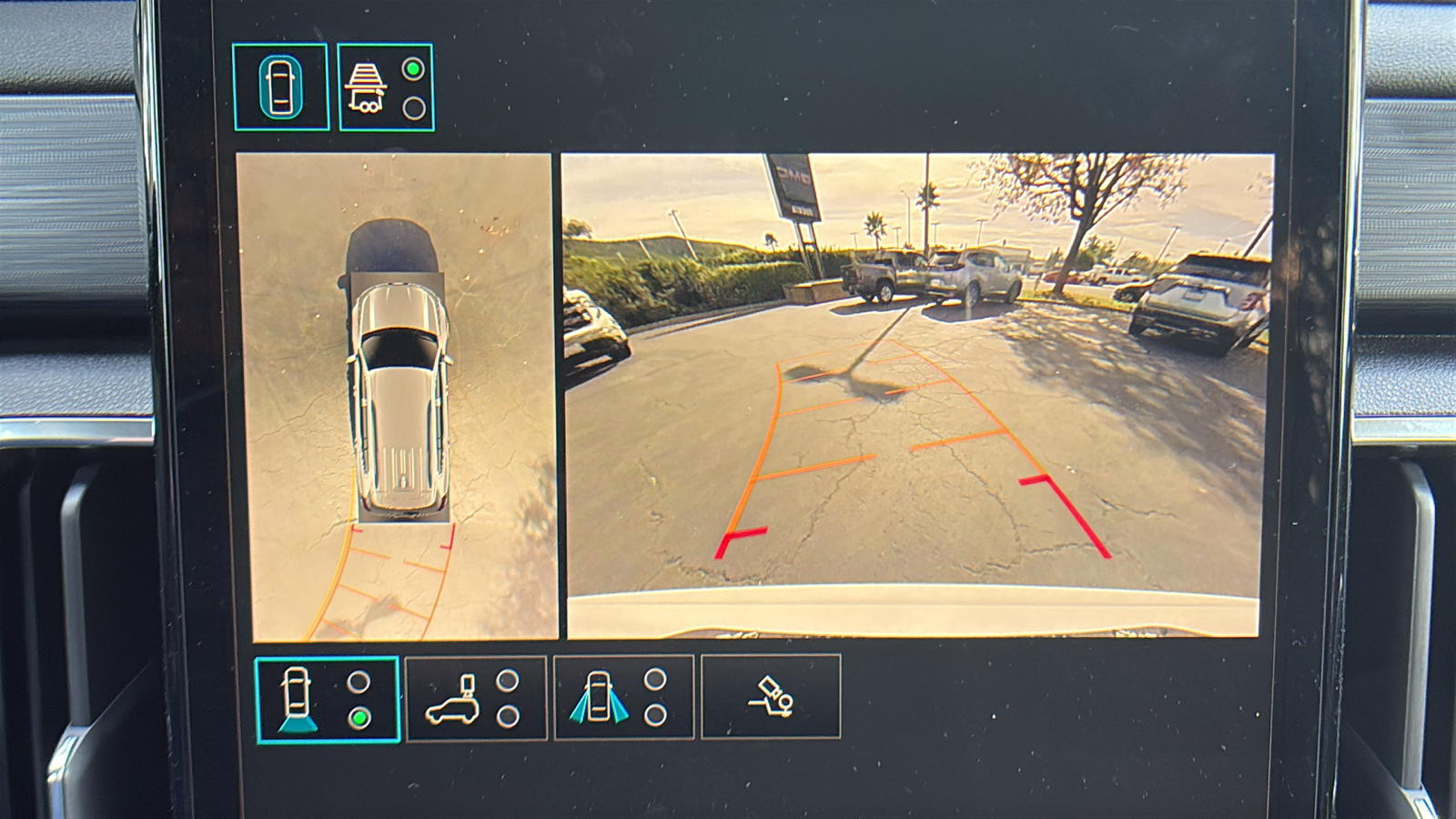
Task: Tap the hitch guidance icon button
Action: click(x=770, y=697)
